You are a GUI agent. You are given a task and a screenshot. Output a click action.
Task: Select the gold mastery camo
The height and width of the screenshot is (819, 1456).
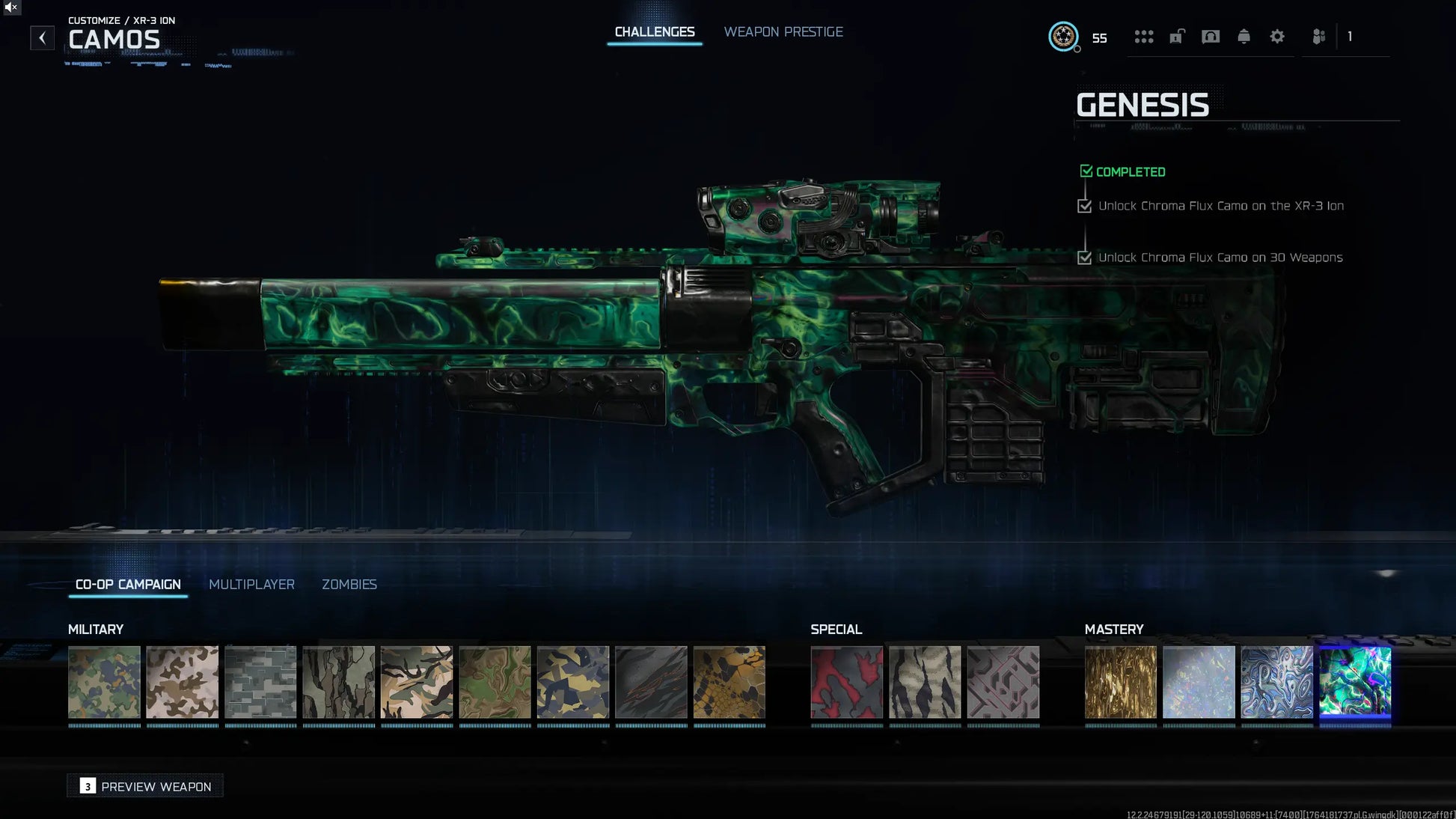click(x=1120, y=682)
